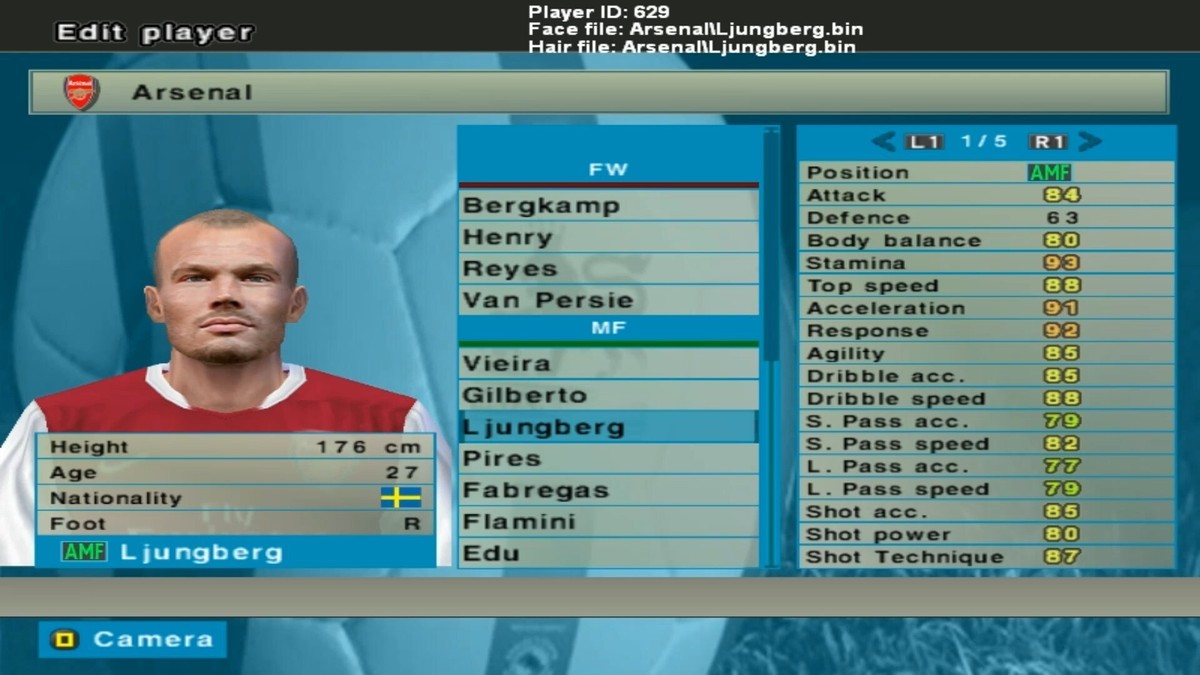Pick Edu from the squad list
This screenshot has width=1200, height=675.
tap(608, 553)
